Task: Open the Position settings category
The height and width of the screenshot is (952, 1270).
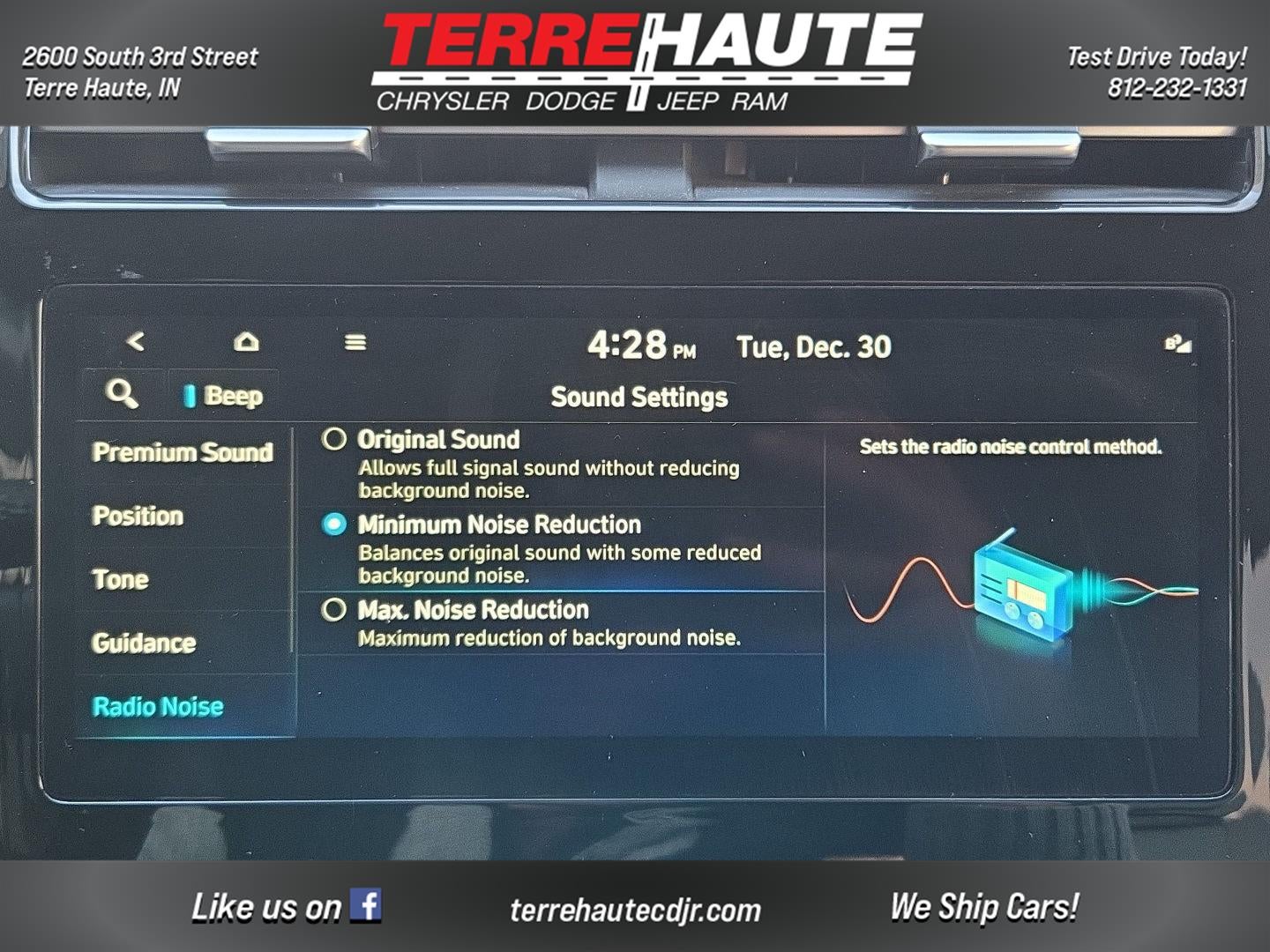Action: 138,517
